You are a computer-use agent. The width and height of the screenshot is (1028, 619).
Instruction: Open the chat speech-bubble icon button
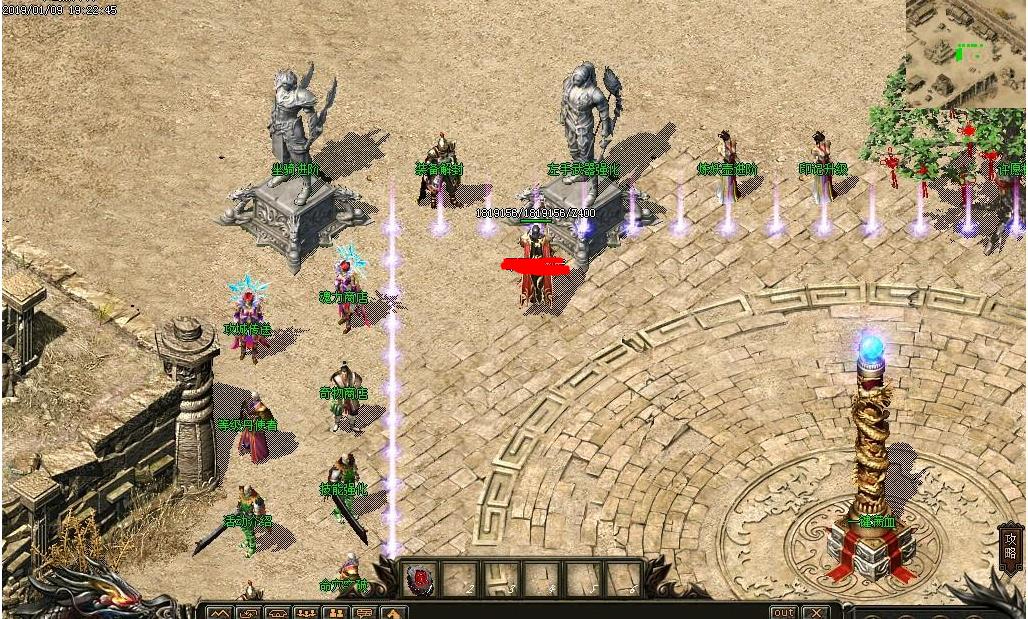(x=364, y=612)
